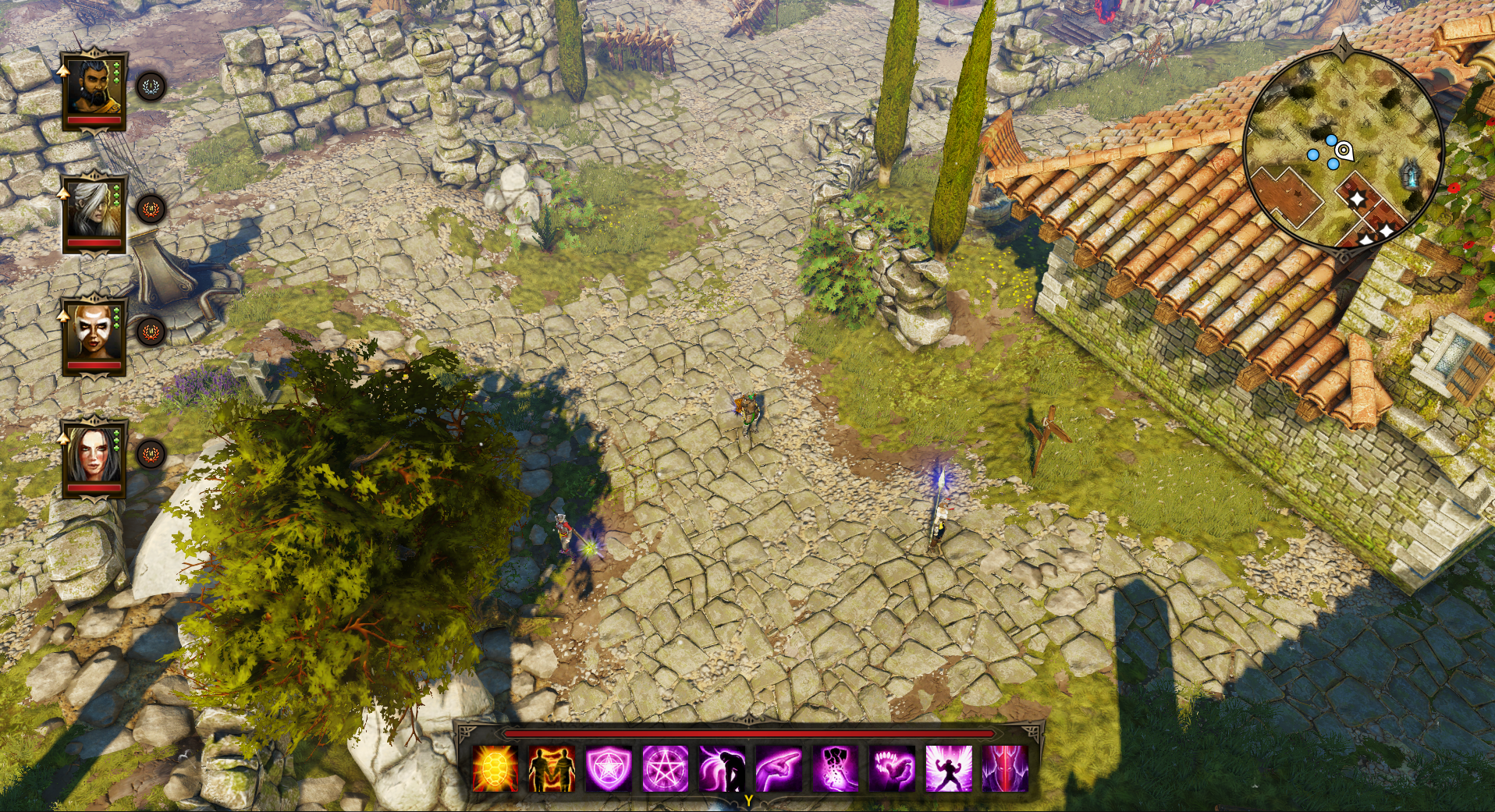Viewport: 1495px width, 812px height.
Task: Activate the hunched figure skill
Action: (722, 768)
